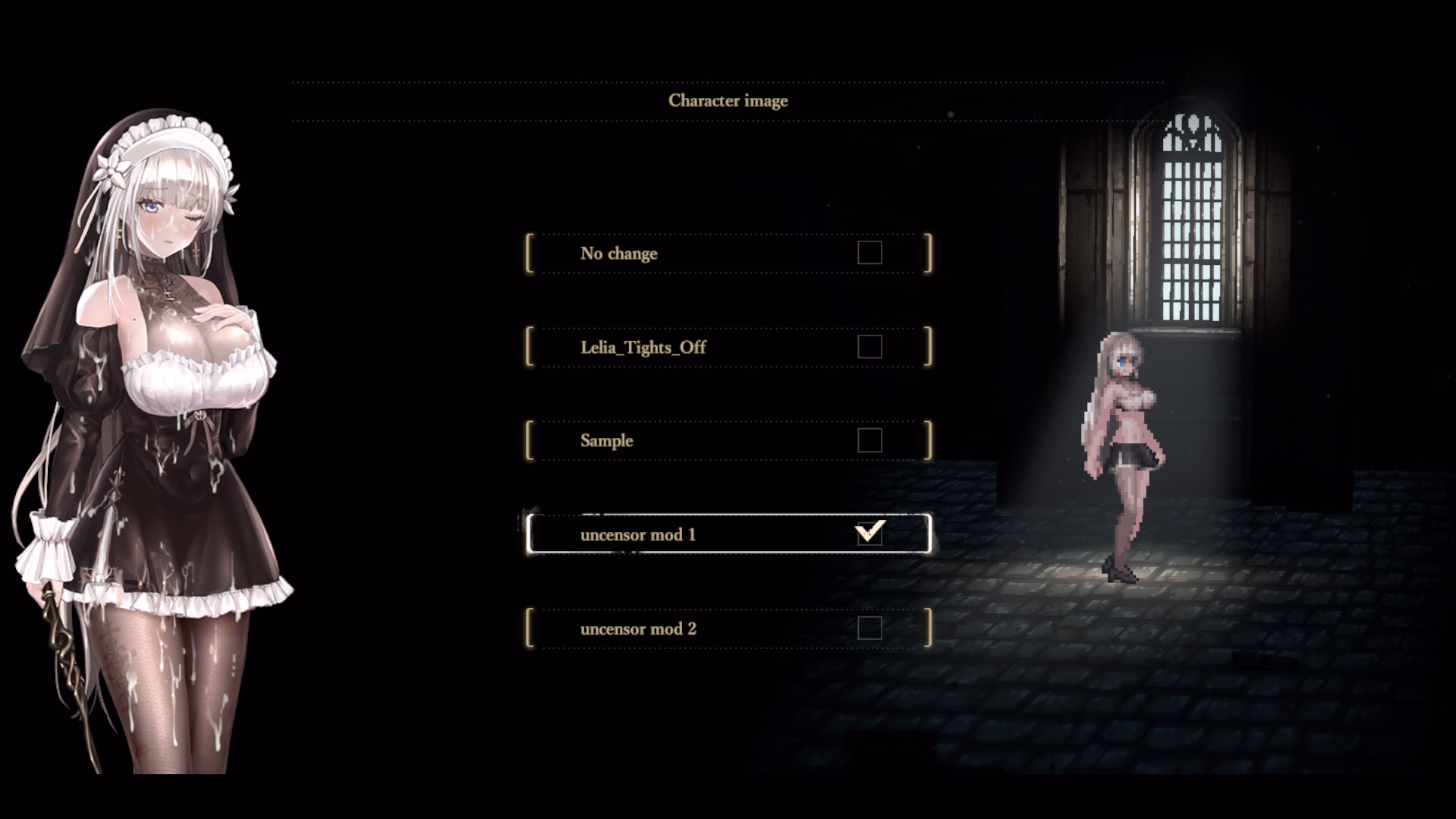Uncheck the uncensor mod 1 checkbox

(870, 534)
